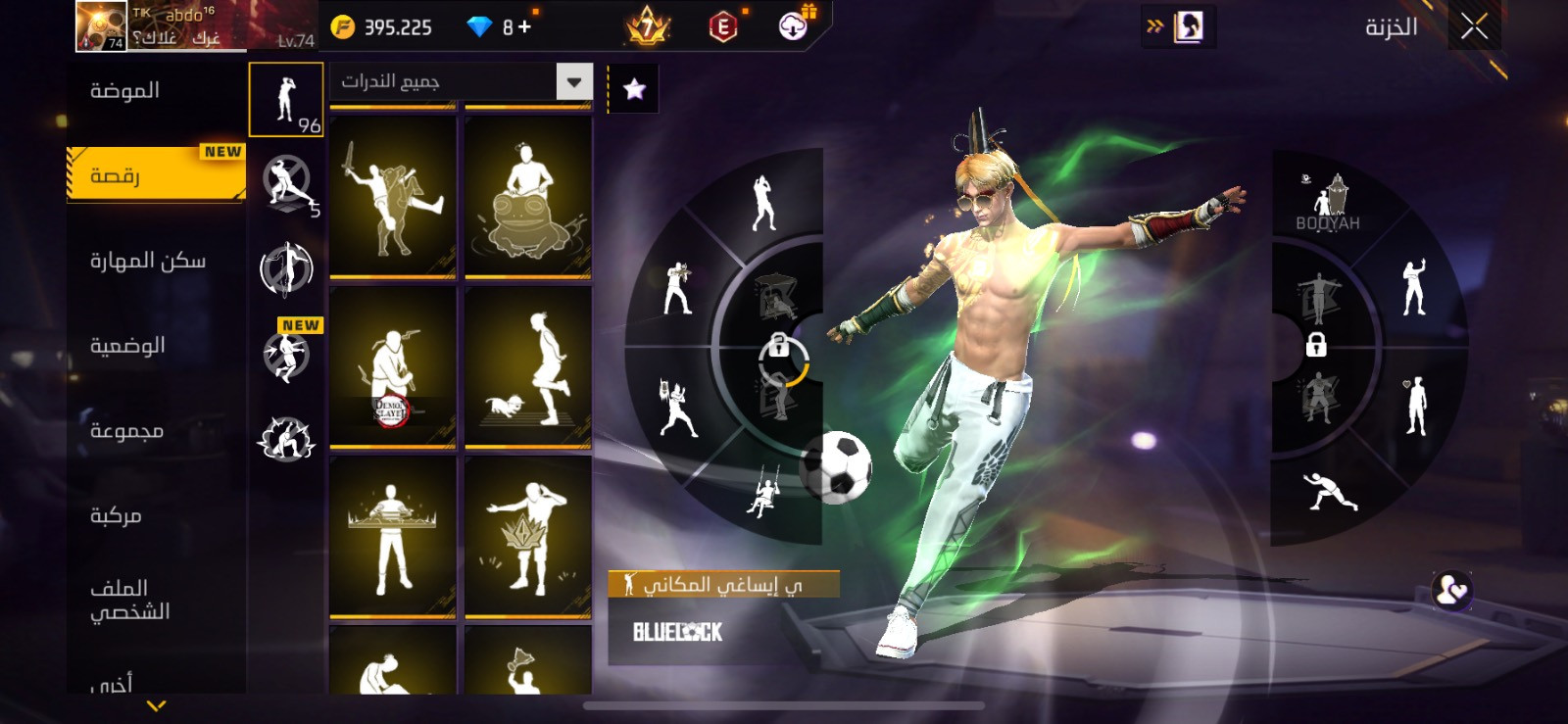Select the sword-kicking emote tile

[393, 196]
